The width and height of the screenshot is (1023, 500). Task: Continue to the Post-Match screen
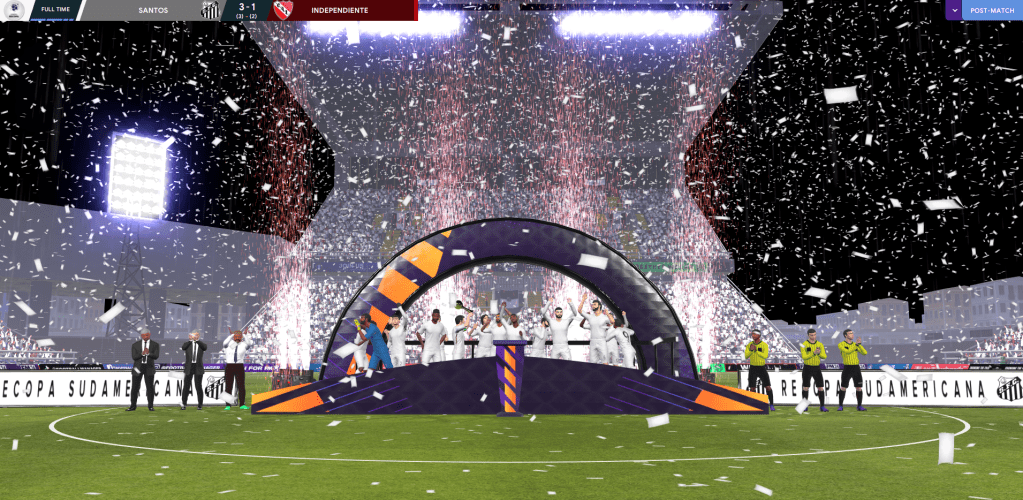tap(992, 10)
